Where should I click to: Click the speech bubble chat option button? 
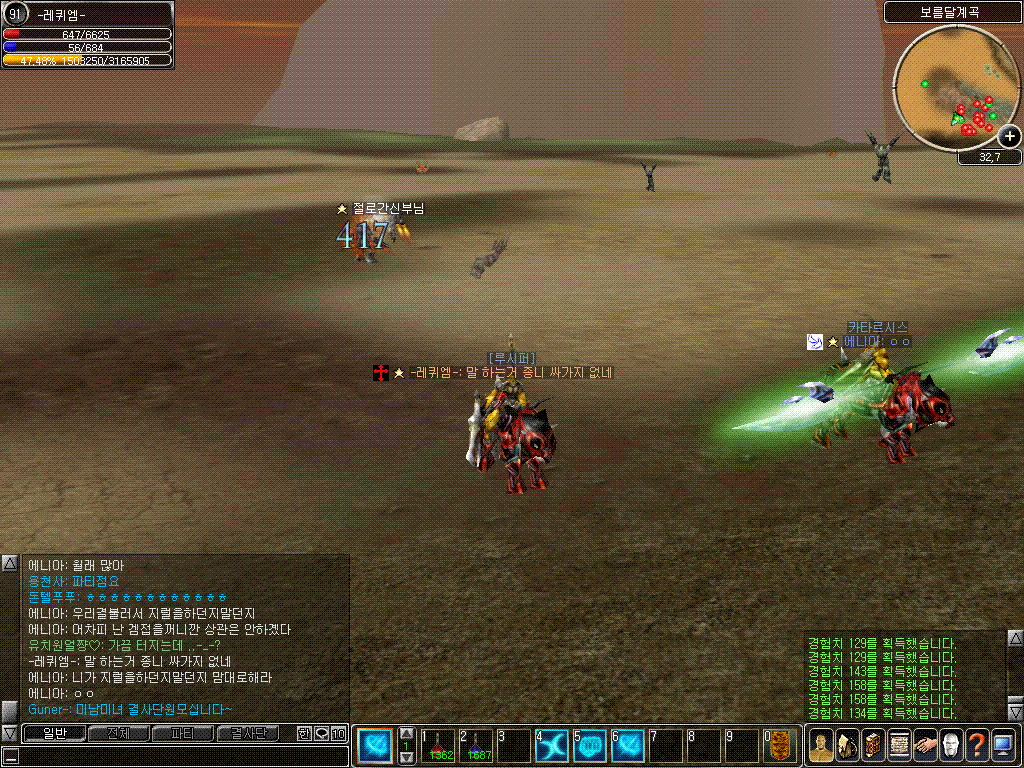(x=321, y=733)
